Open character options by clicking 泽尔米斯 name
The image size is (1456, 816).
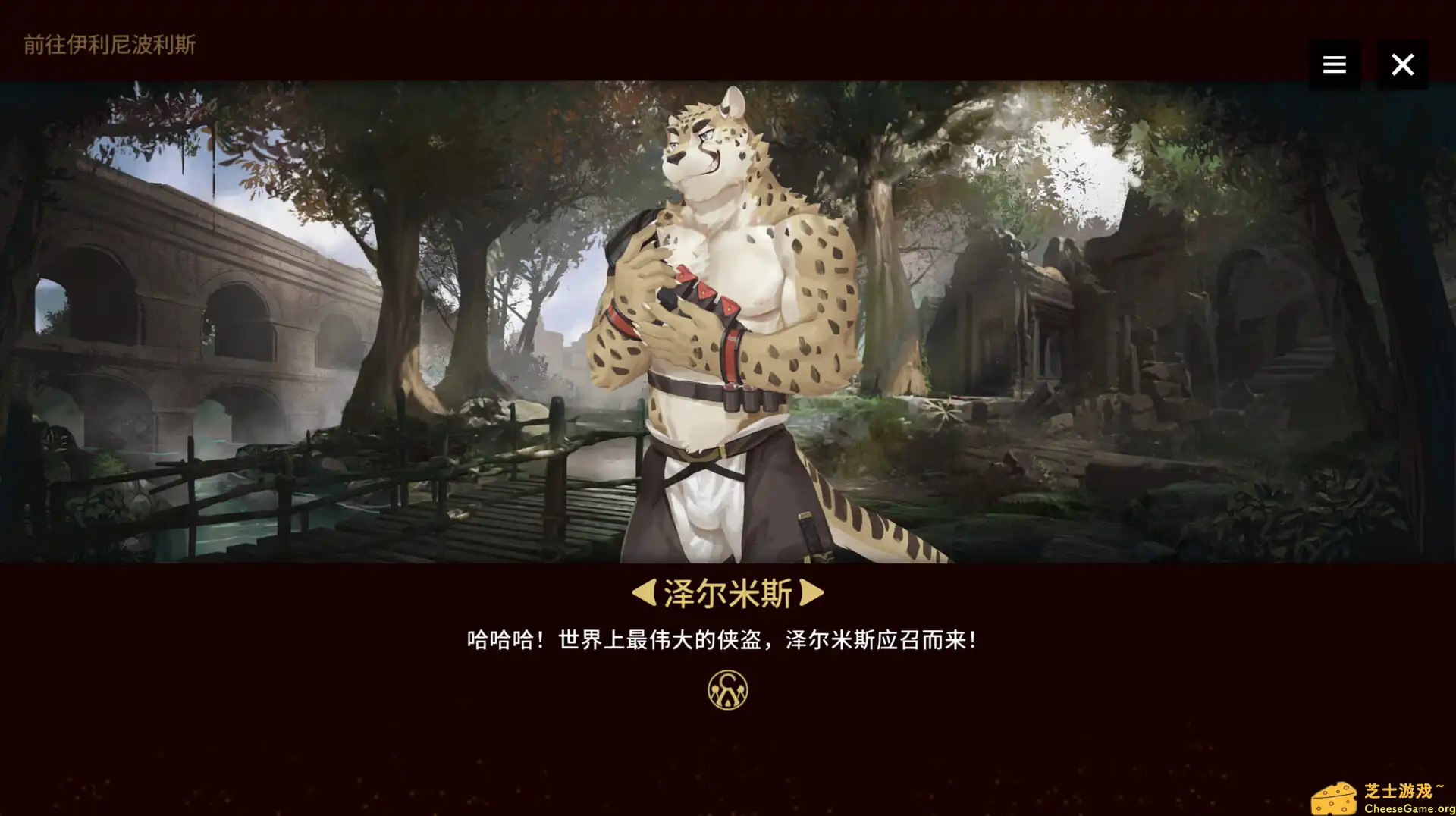[x=728, y=594]
